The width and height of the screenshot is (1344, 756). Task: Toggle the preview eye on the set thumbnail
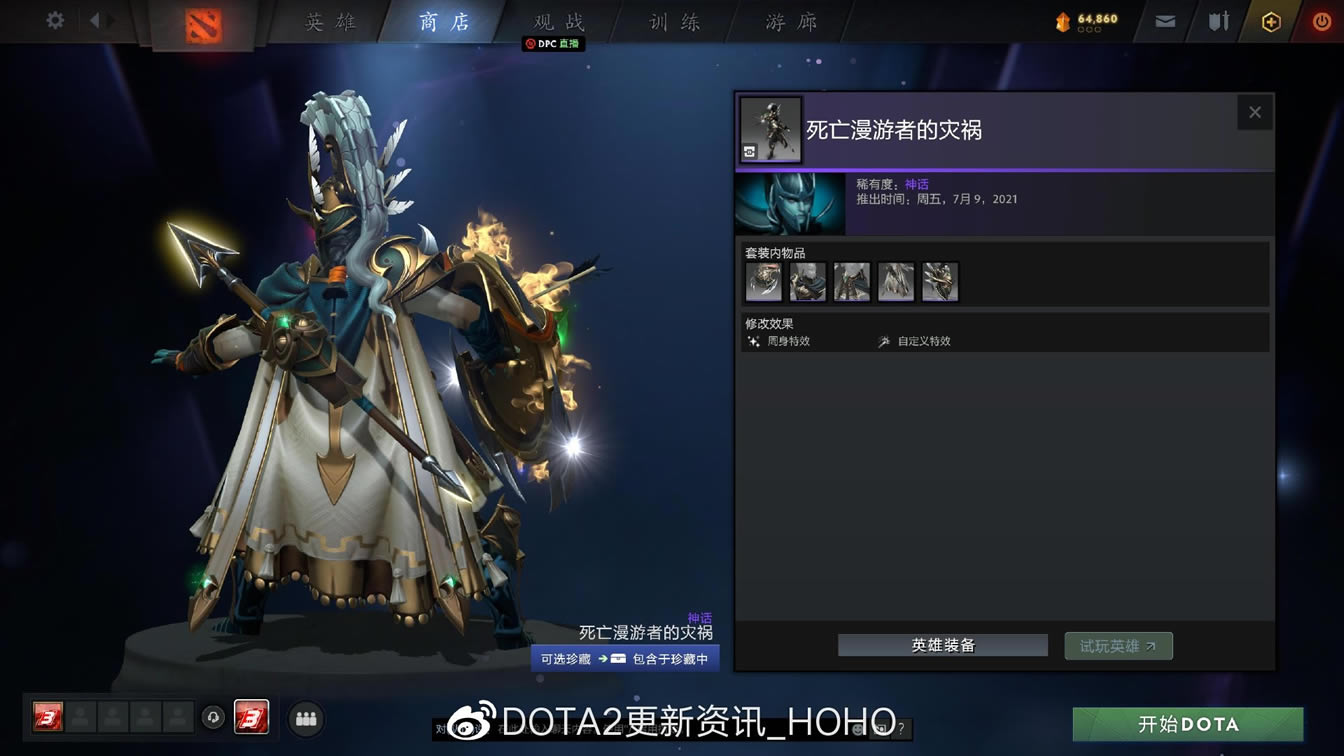[x=748, y=152]
